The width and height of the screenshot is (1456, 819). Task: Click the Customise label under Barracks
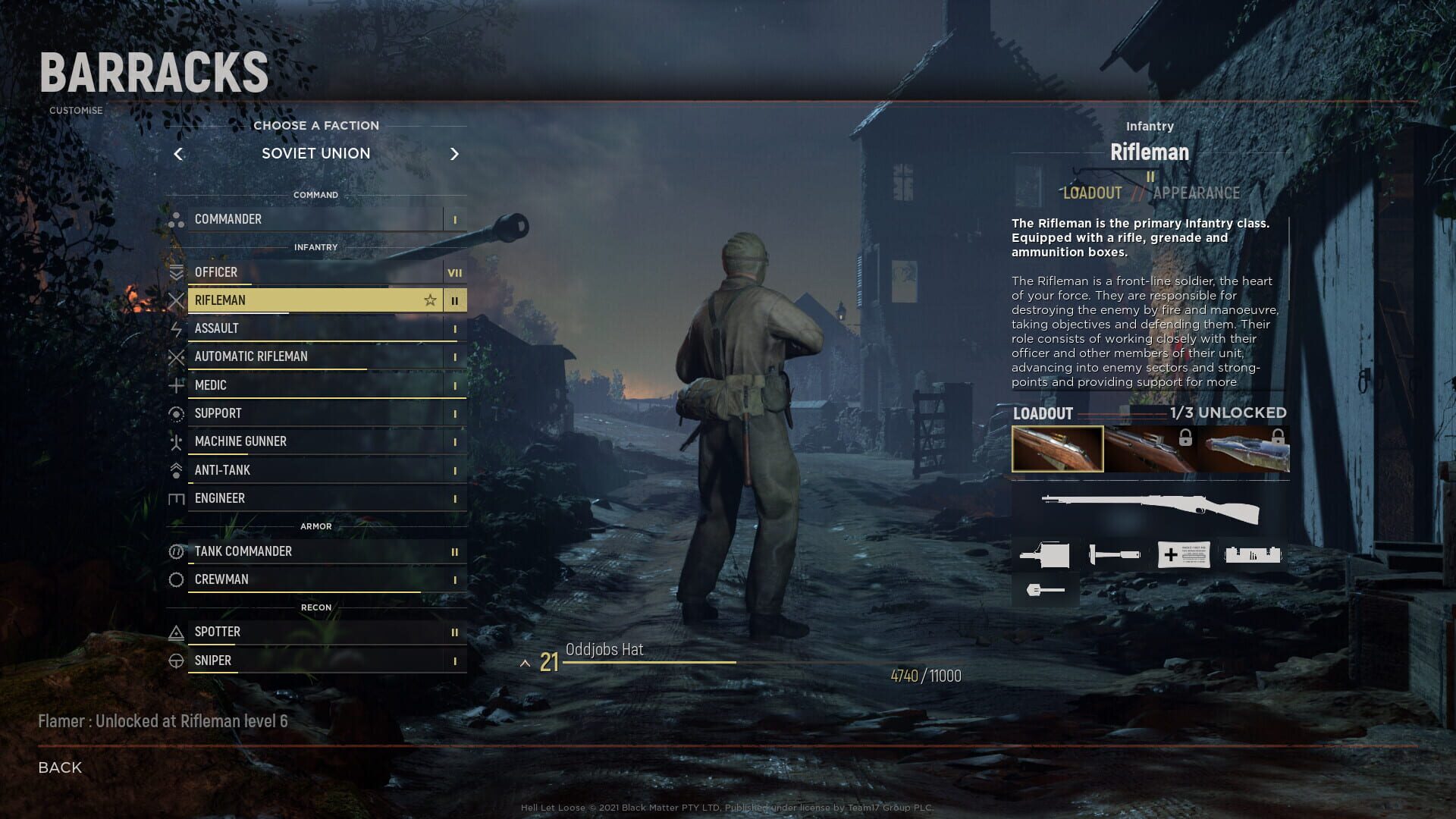coord(75,110)
